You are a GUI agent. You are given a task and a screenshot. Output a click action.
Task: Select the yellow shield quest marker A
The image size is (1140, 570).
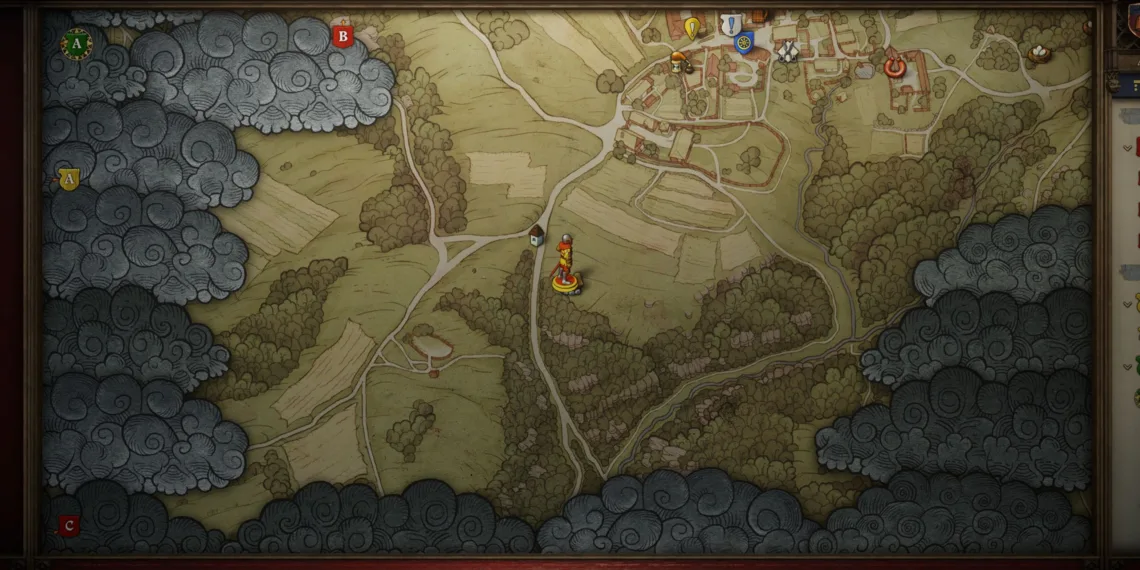[x=68, y=179]
